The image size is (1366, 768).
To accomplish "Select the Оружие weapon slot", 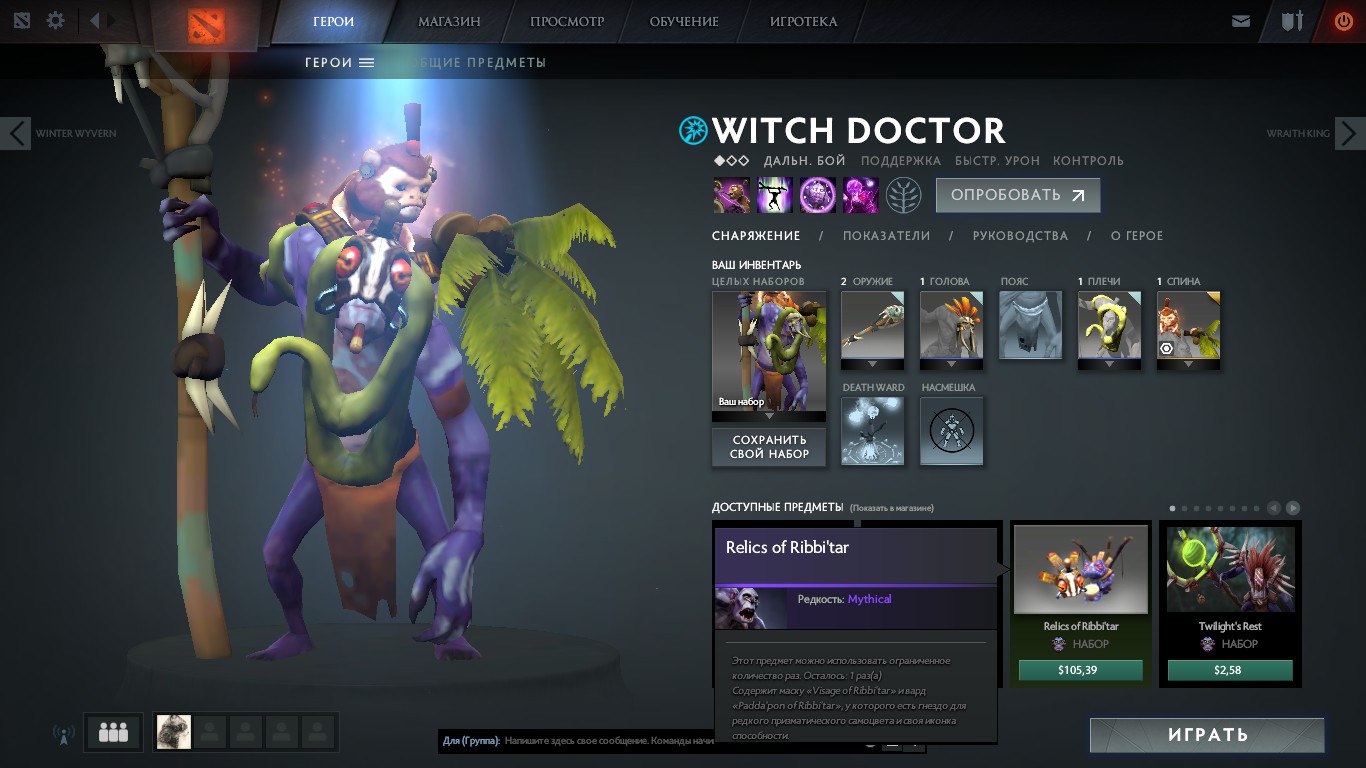I will point(873,326).
